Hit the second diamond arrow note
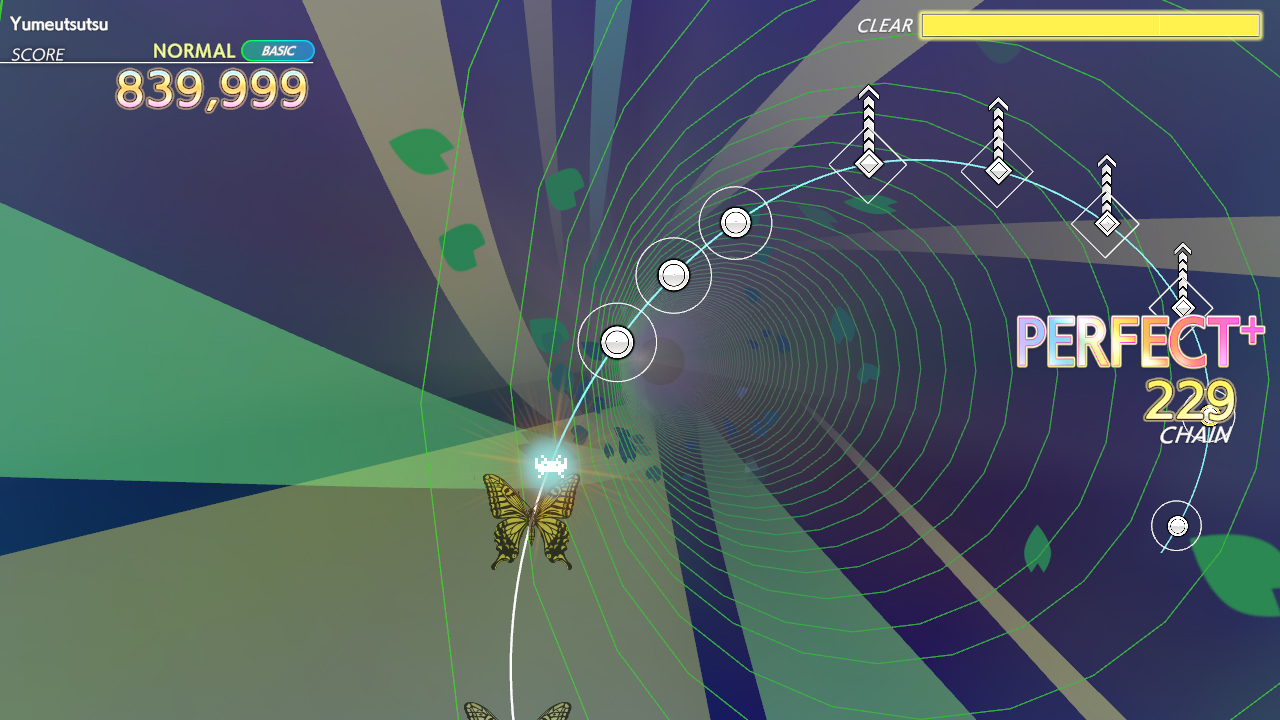This screenshot has width=1280, height=720. click(x=997, y=172)
